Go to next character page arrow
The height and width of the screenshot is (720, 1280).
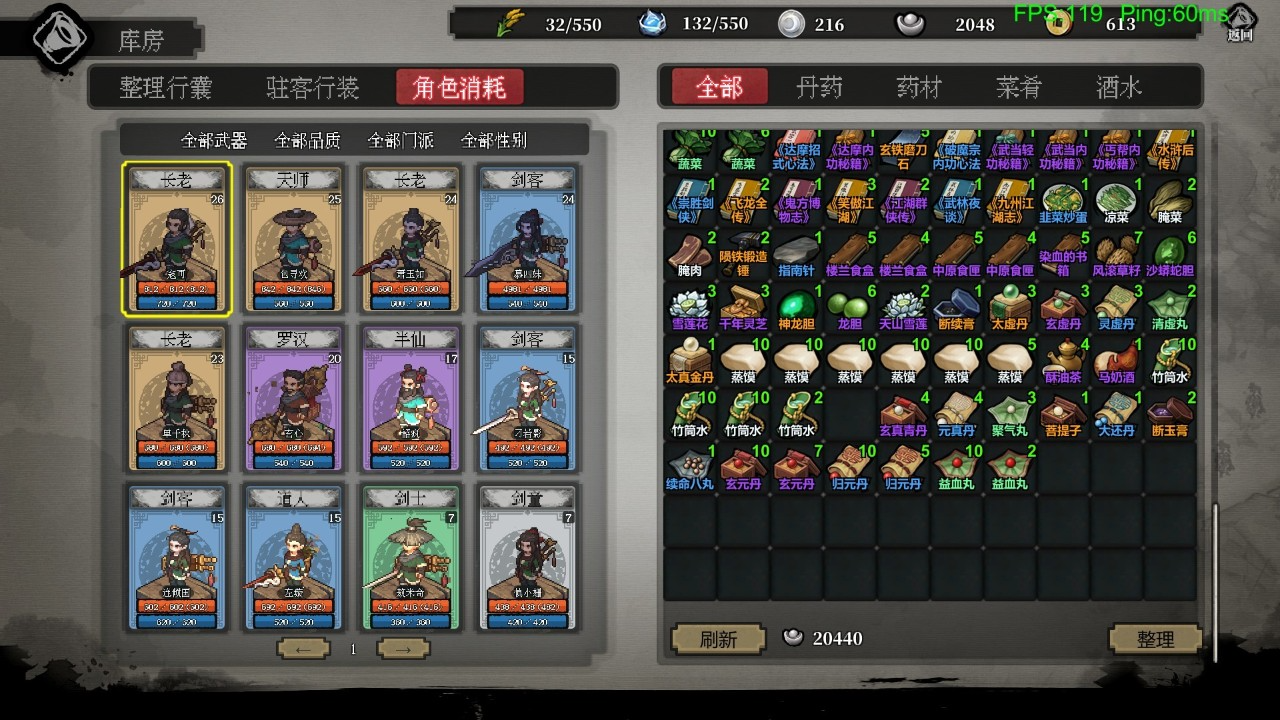[403, 649]
